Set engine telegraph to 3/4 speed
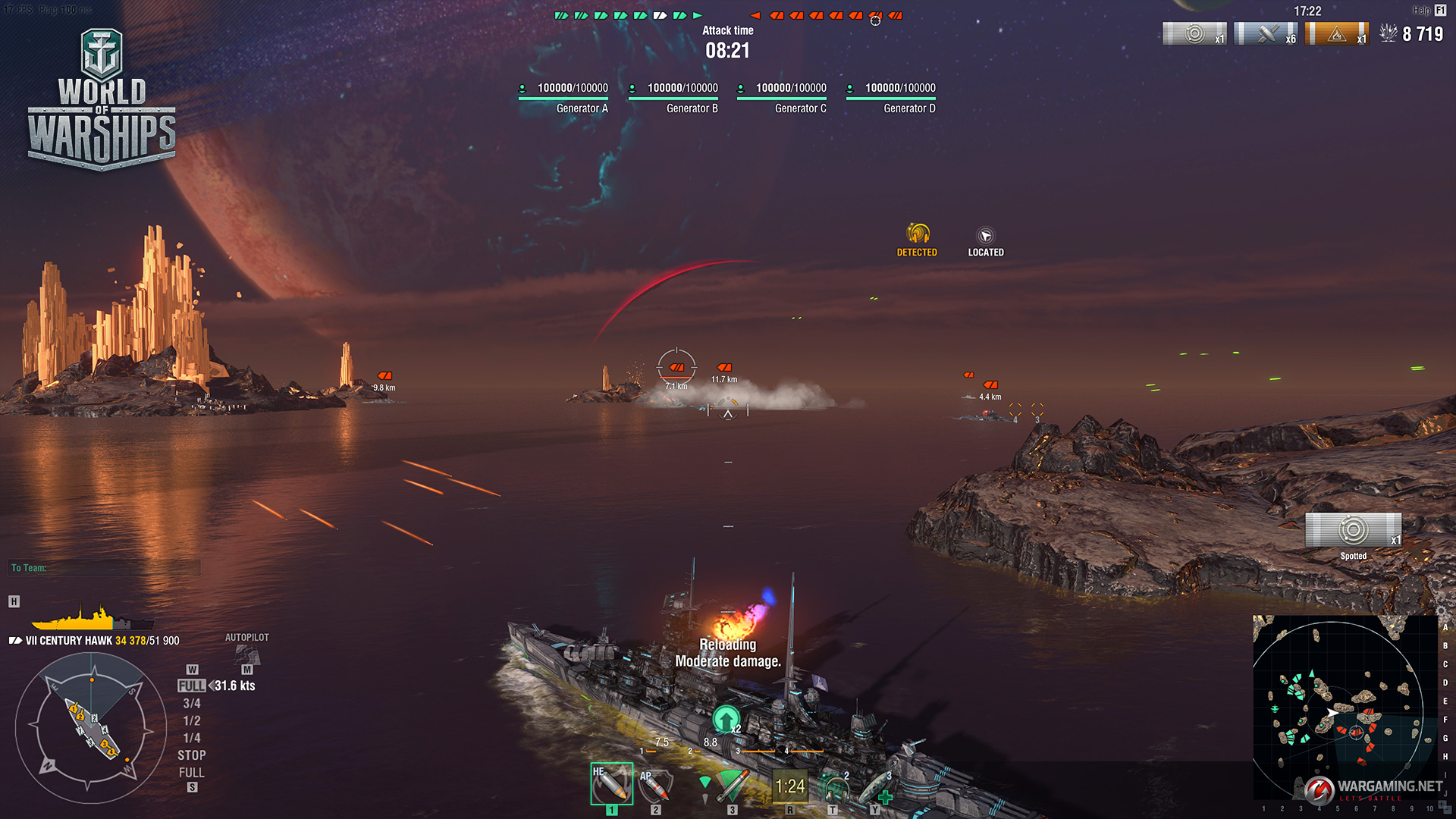 click(192, 704)
